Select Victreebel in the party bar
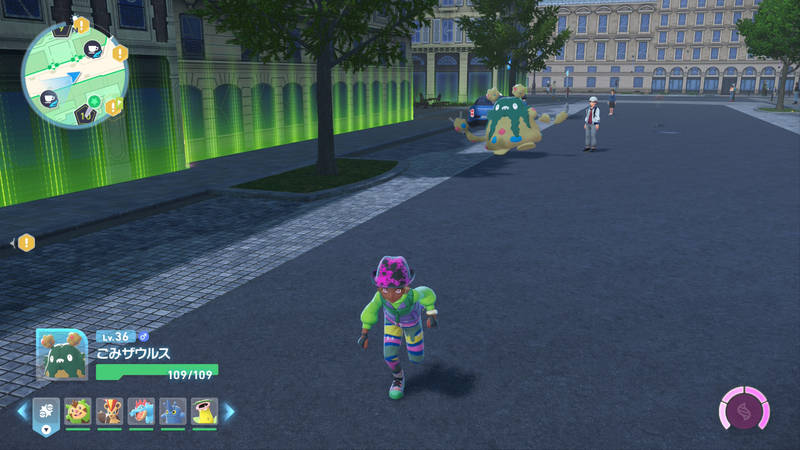 click(204, 411)
